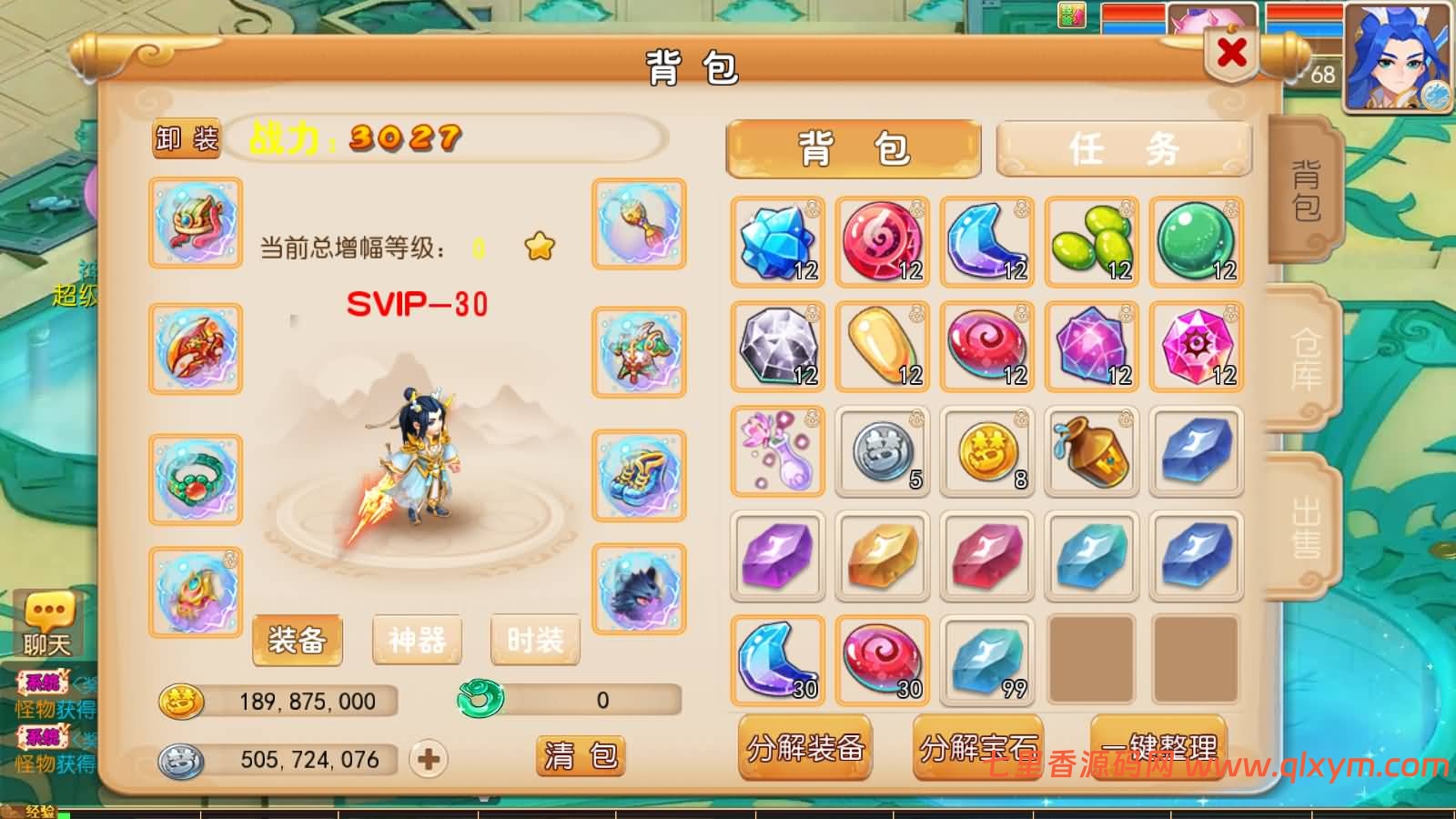Select the equipped green ring slot
This screenshot has height=819, width=1456.
point(195,480)
